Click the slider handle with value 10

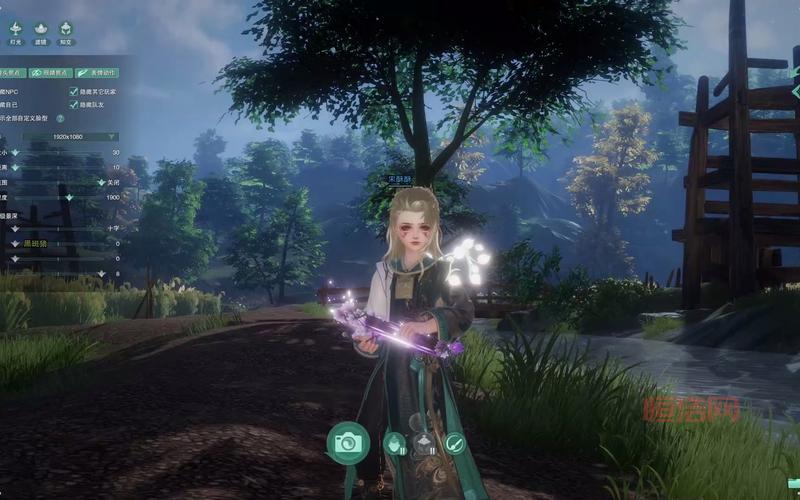14,167
